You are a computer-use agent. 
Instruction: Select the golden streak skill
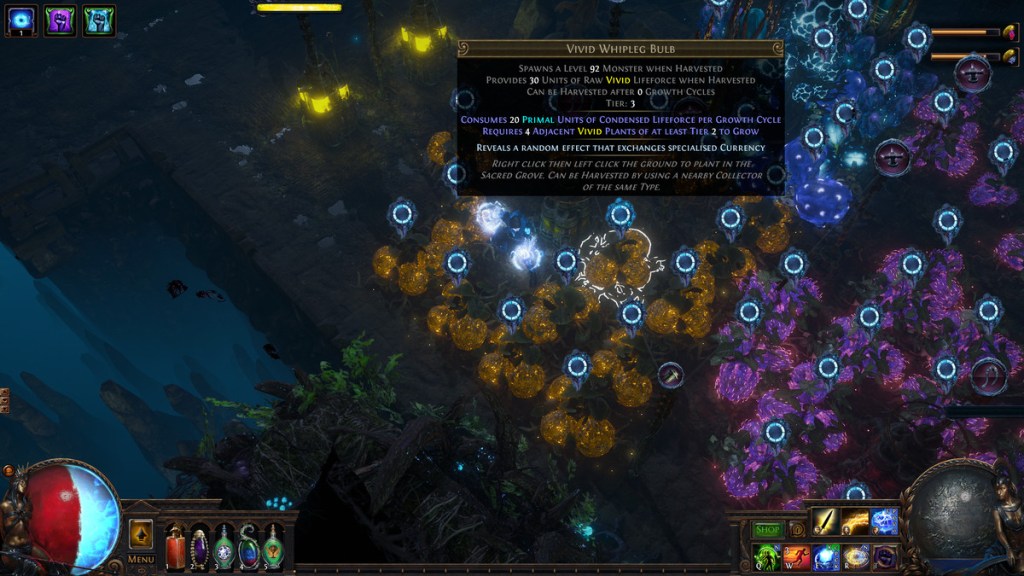pyautogui.click(x=854, y=523)
